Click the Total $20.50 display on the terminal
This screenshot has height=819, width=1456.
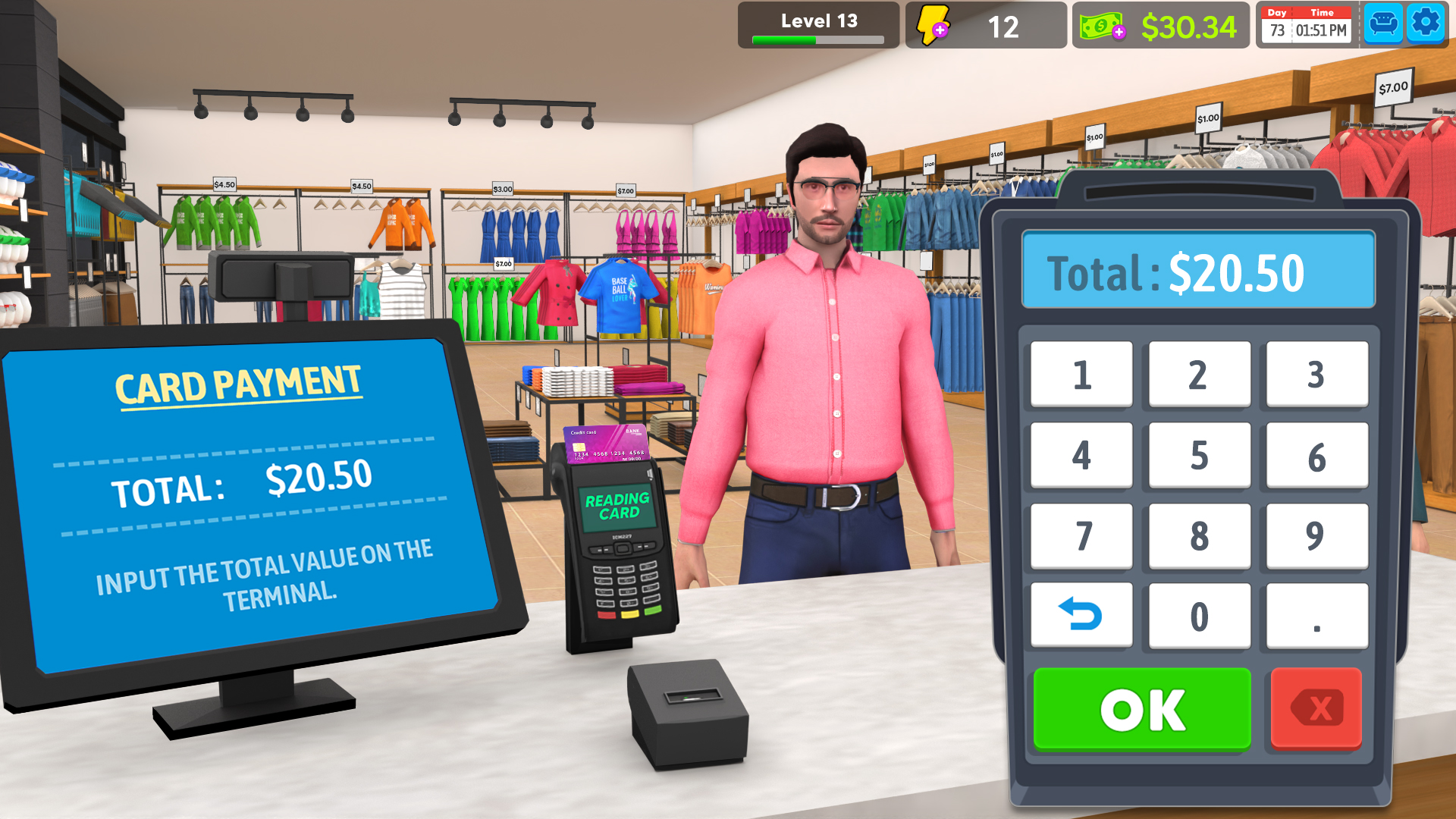pyautogui.click(x=1198, y=271)
